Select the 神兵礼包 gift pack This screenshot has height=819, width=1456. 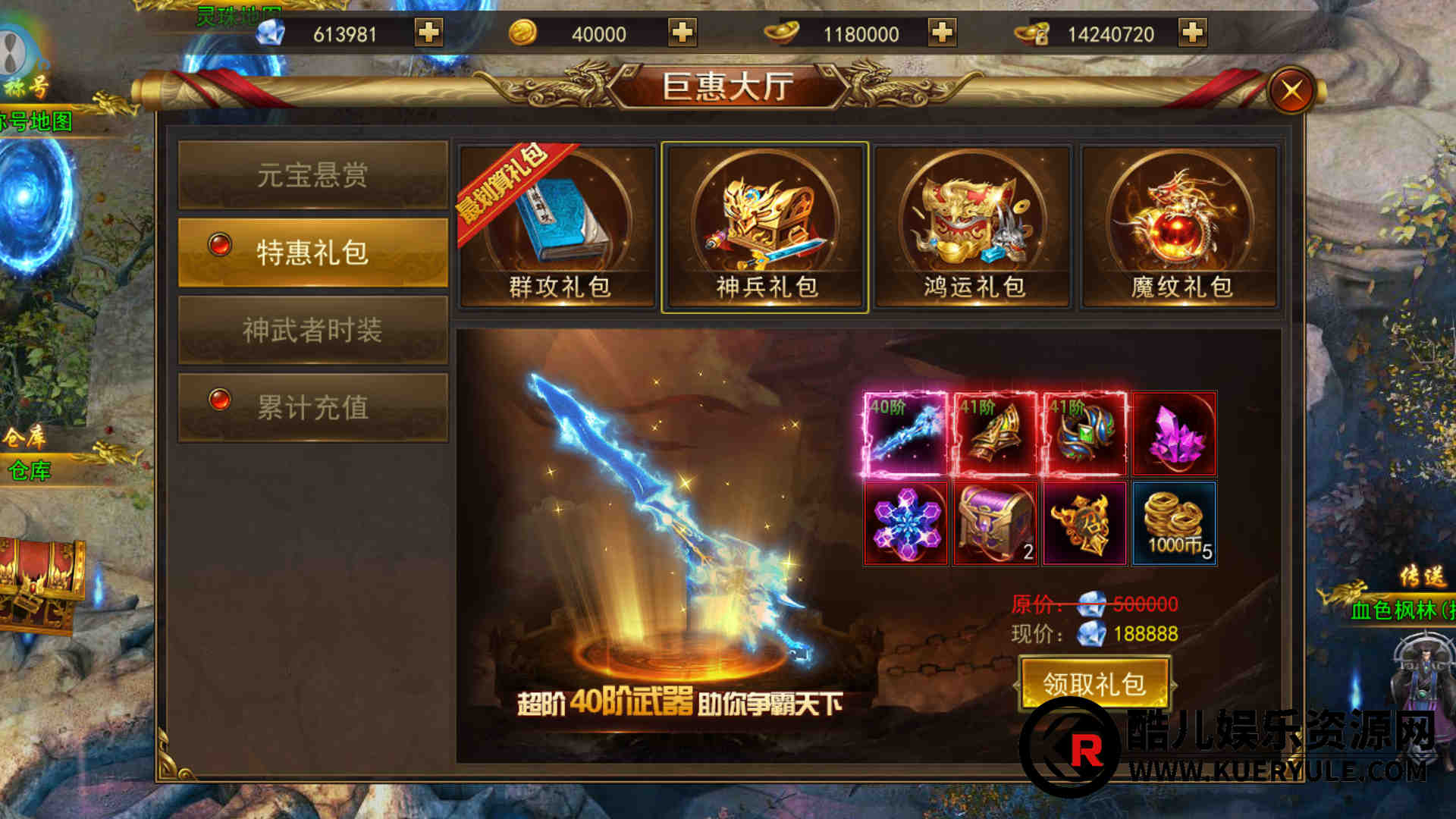pos(765,227)
